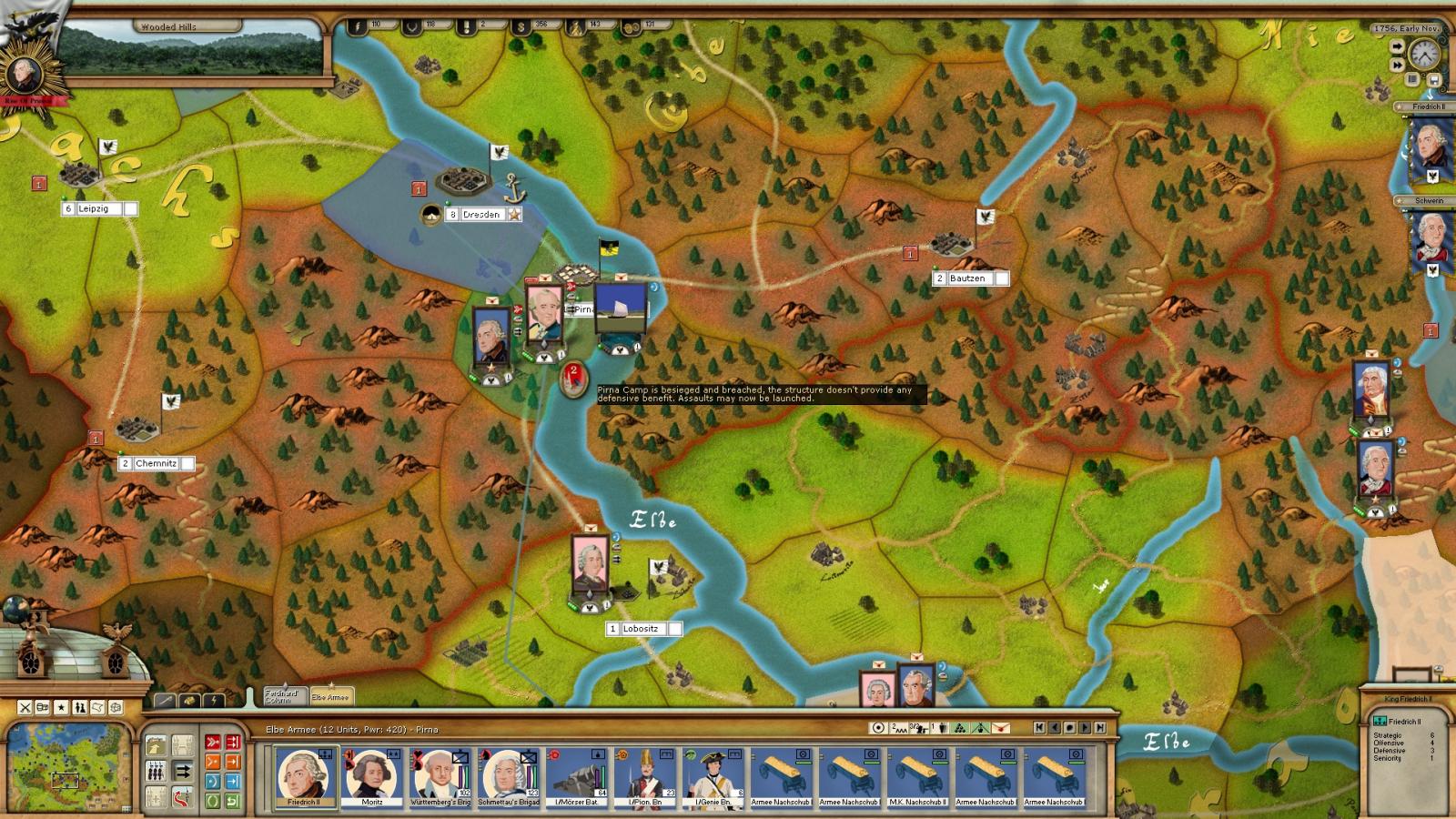Viewport: 1456px width, 819px height.
Task: Select the Friedrich II unit card
Action: pyautogui.click(x=303, y=776)
